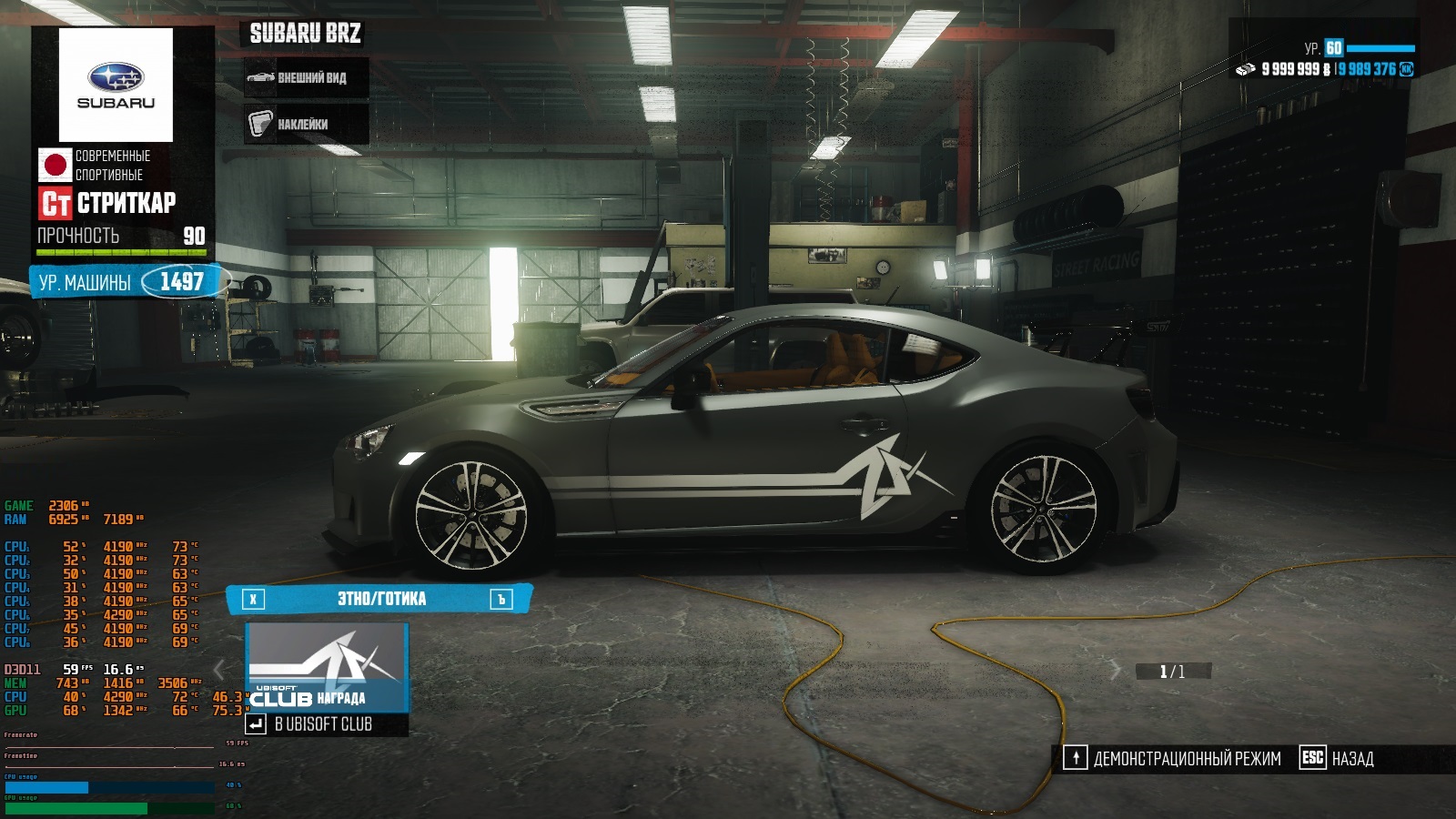Select the Наклейки menu entry
The width and height of the screenshot is (1456, 819).
307,124
